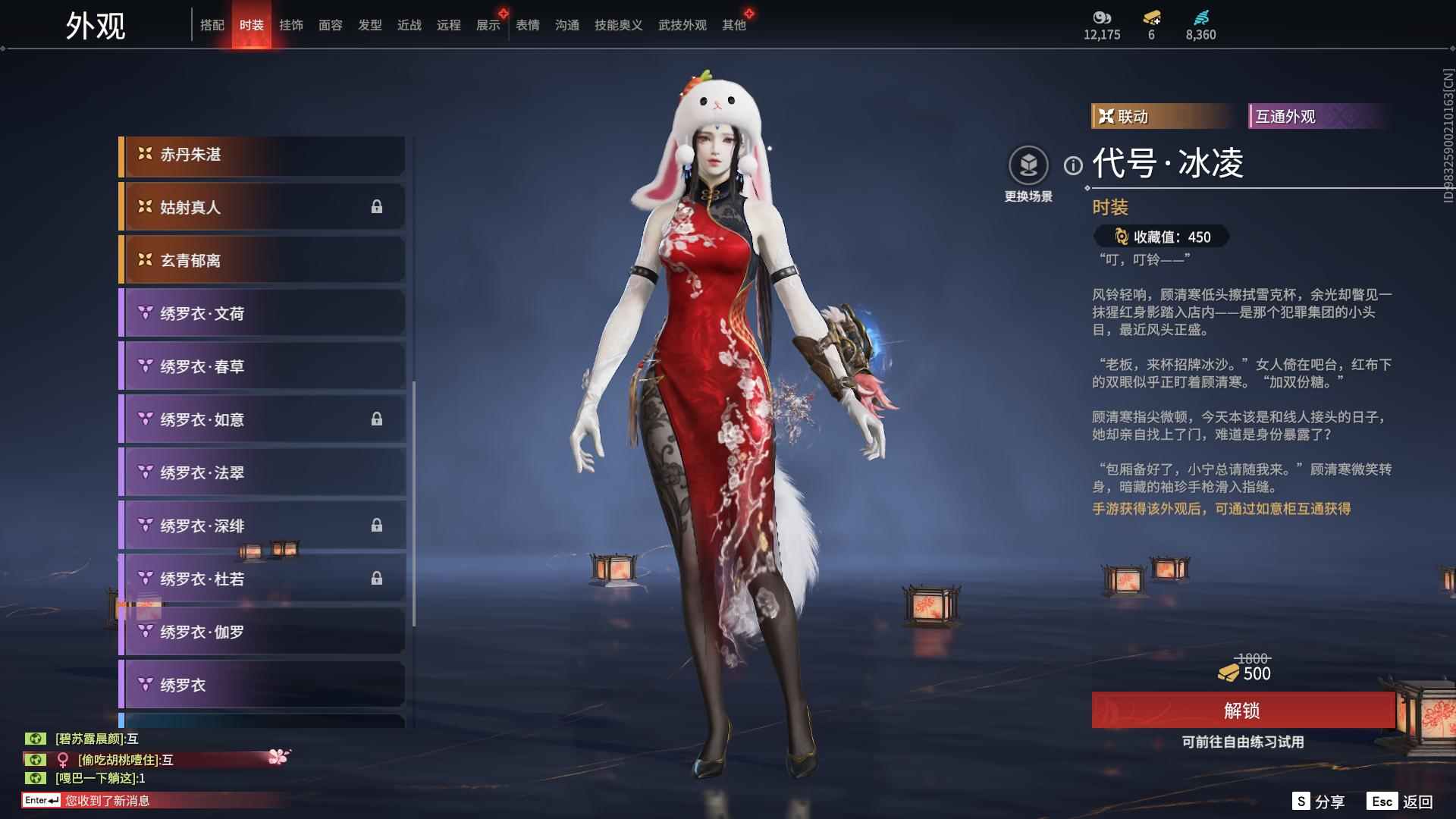Switch to the 面容 tab
Image resolution: width=1456 pixels, height=819 pixels.
pyautogui.click(x=331, y=25)
